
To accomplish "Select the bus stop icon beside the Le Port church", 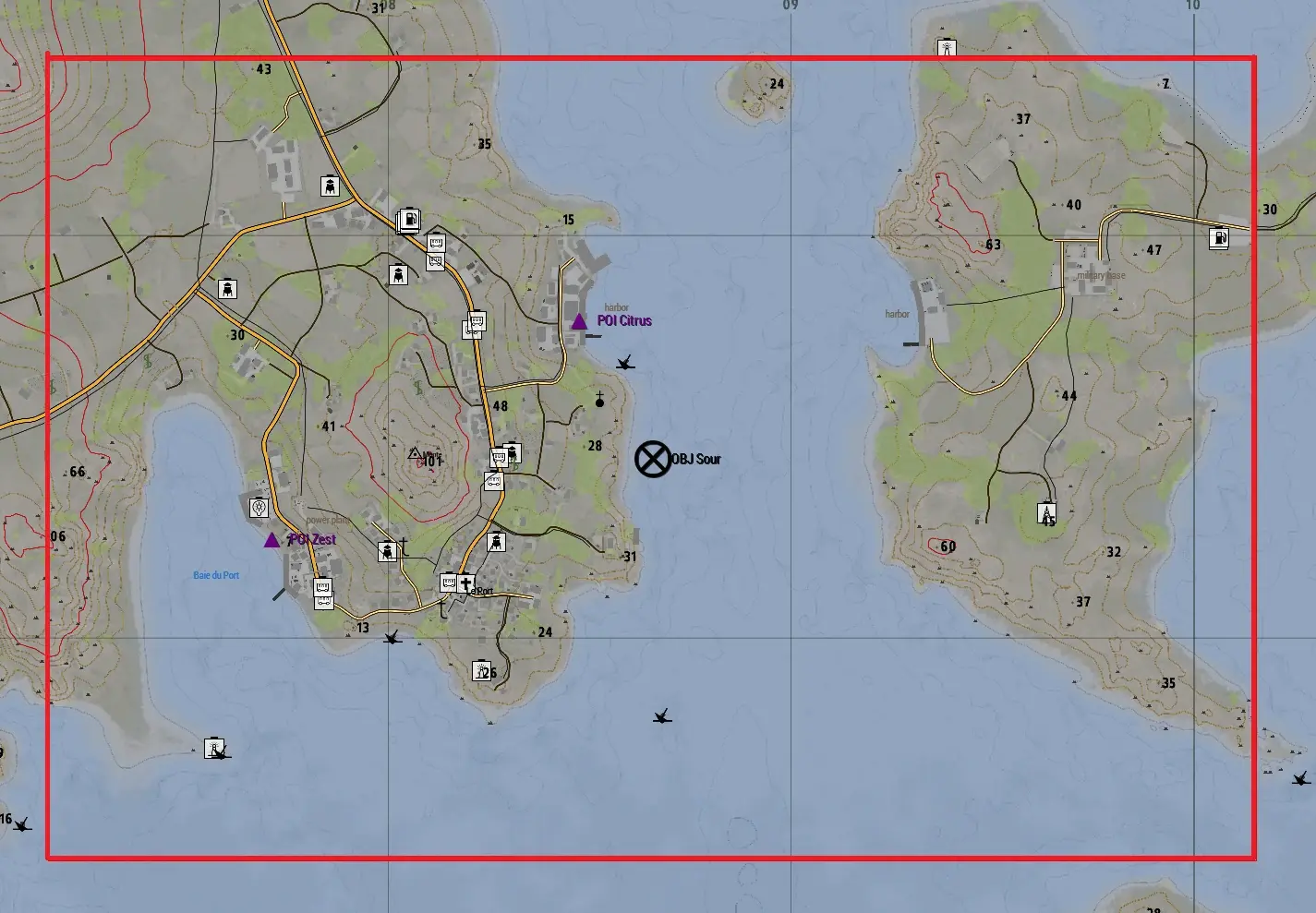I will (x=449, y=582).
